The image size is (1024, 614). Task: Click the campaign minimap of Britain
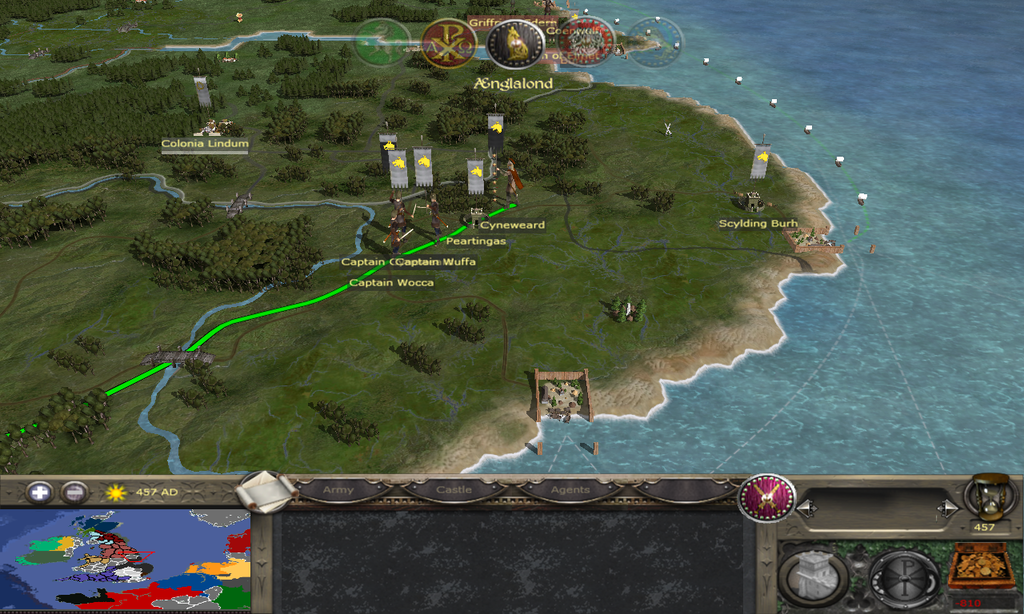(x=125, y=560)
